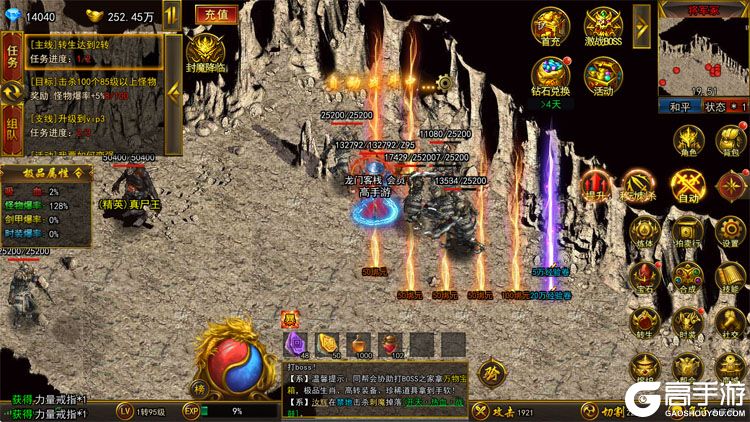
Task: Toggle 自动 auto-battle
Action: (x=689, y=186)
